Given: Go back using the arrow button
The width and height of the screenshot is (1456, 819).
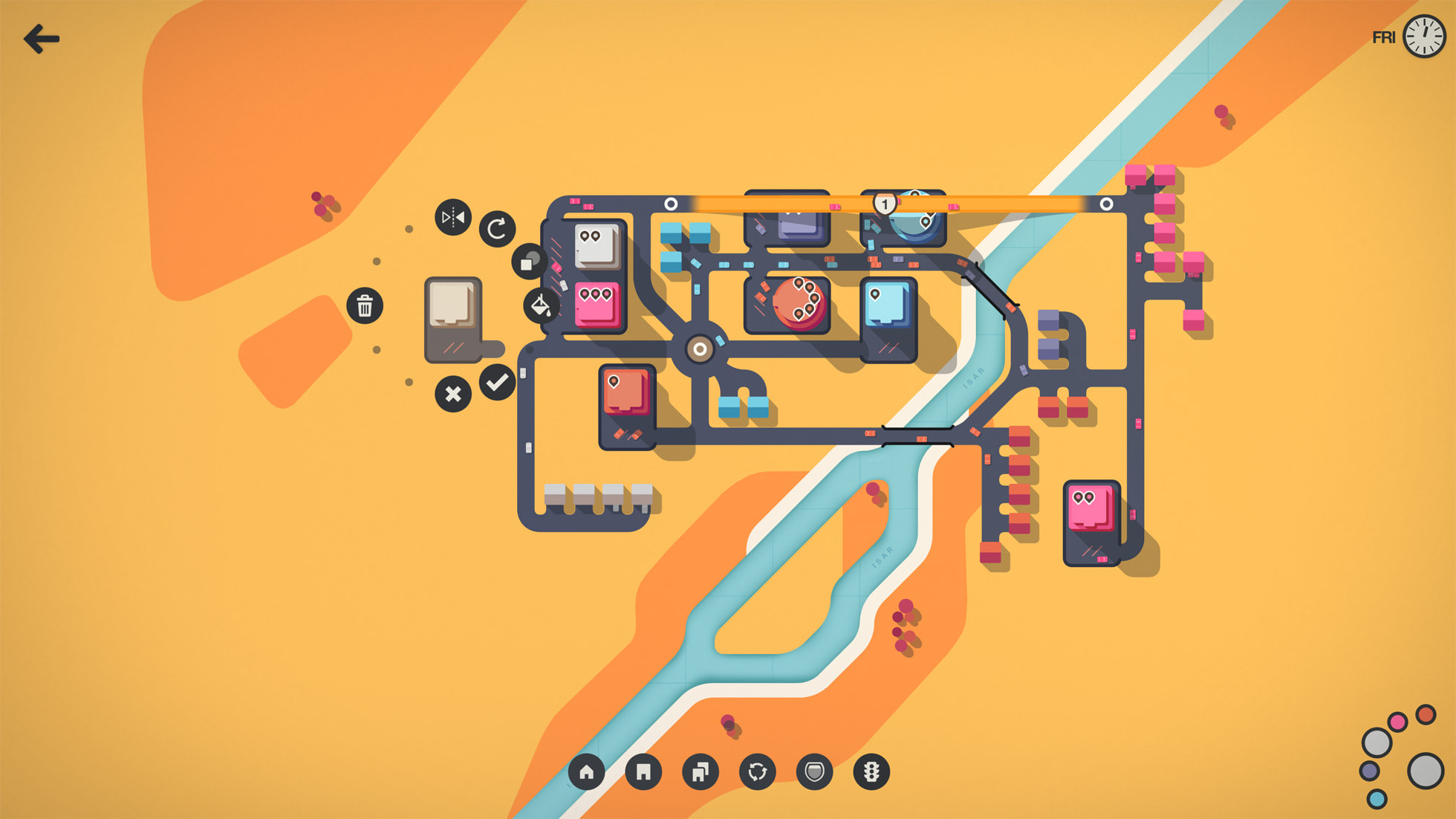Looking at the screenshot, I should [x=42, y=39].
